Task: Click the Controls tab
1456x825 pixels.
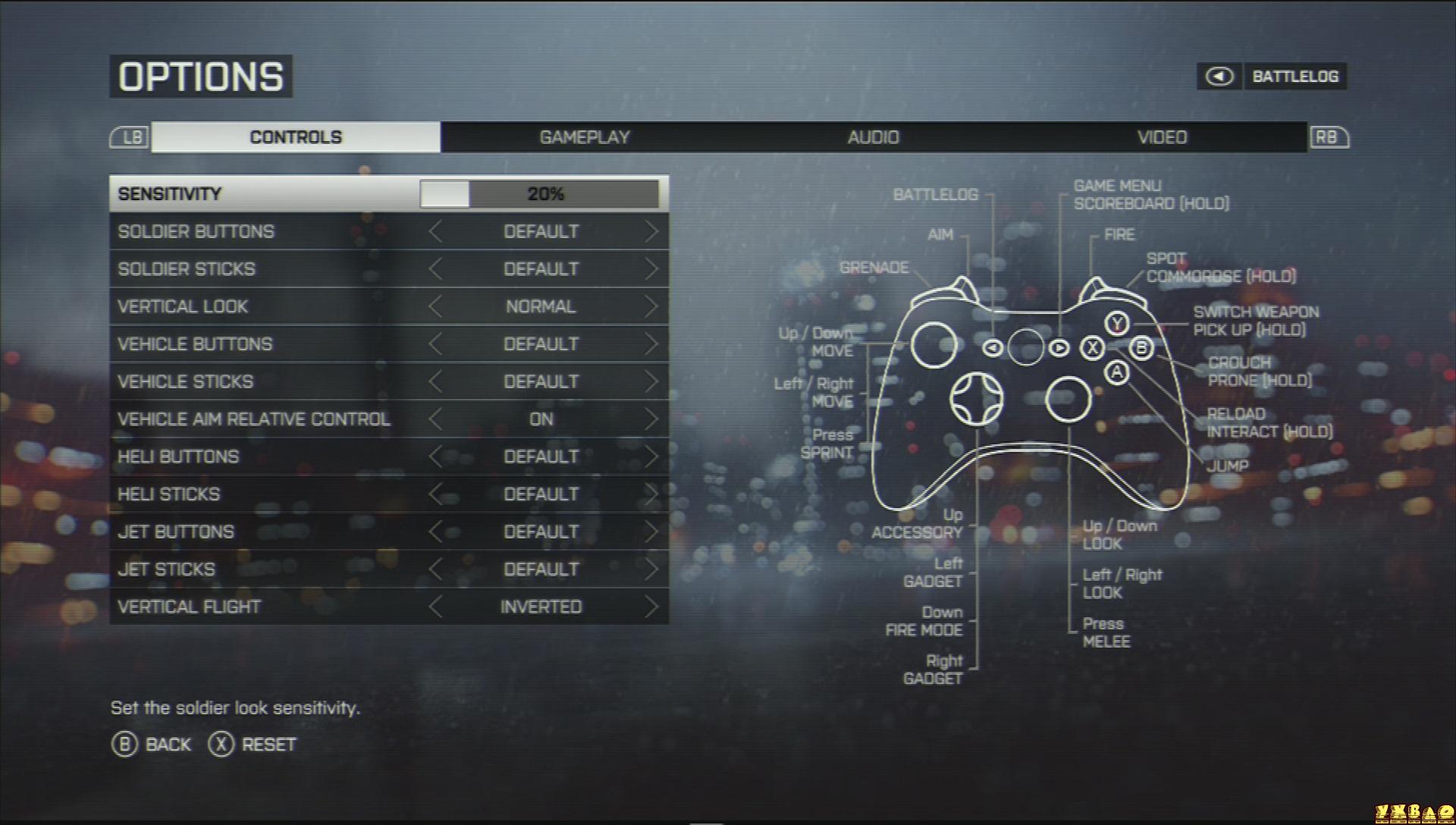Action: click(296, 137)
